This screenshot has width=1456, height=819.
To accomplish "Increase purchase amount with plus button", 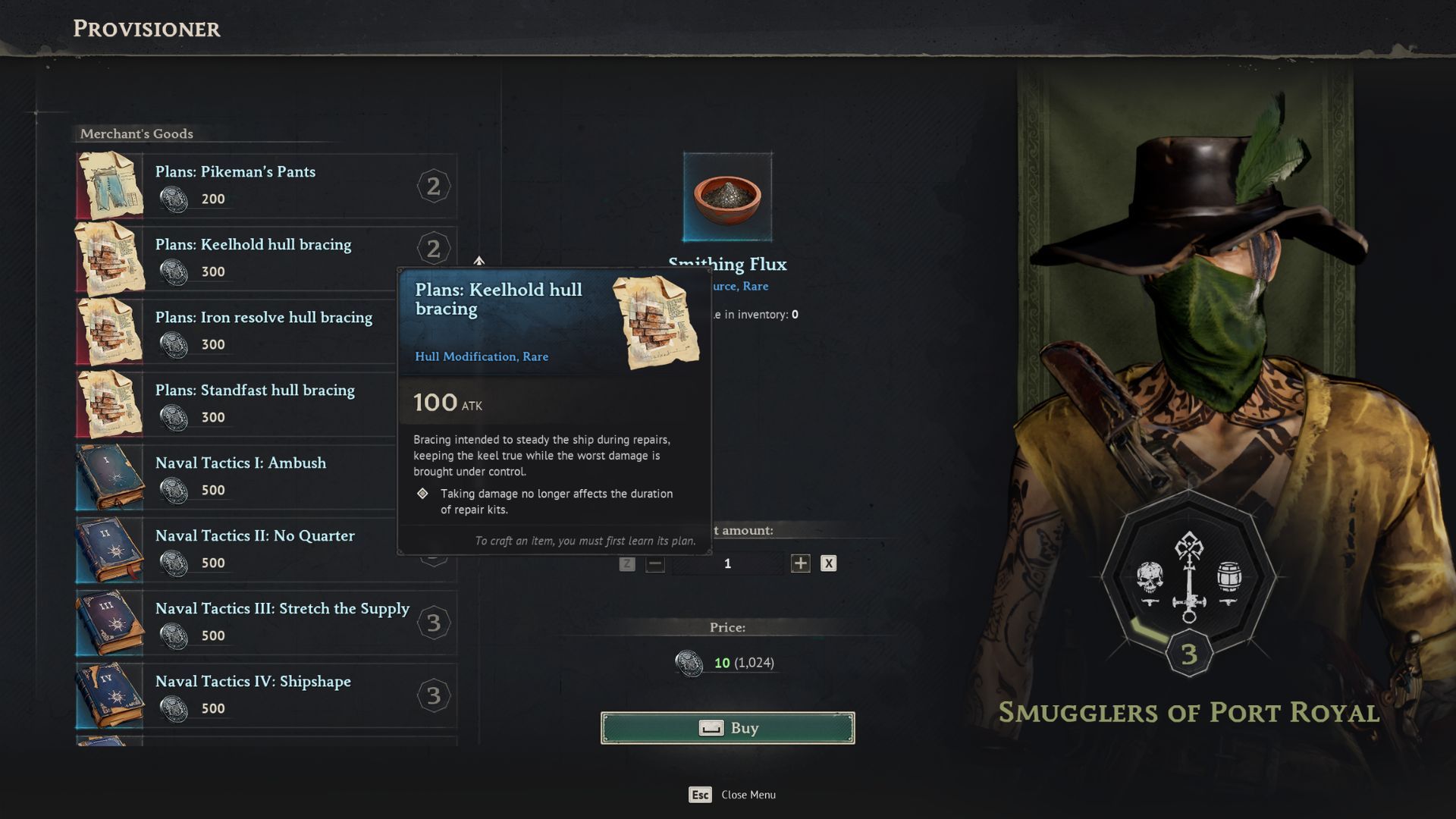I will click(x=800, y=563).
